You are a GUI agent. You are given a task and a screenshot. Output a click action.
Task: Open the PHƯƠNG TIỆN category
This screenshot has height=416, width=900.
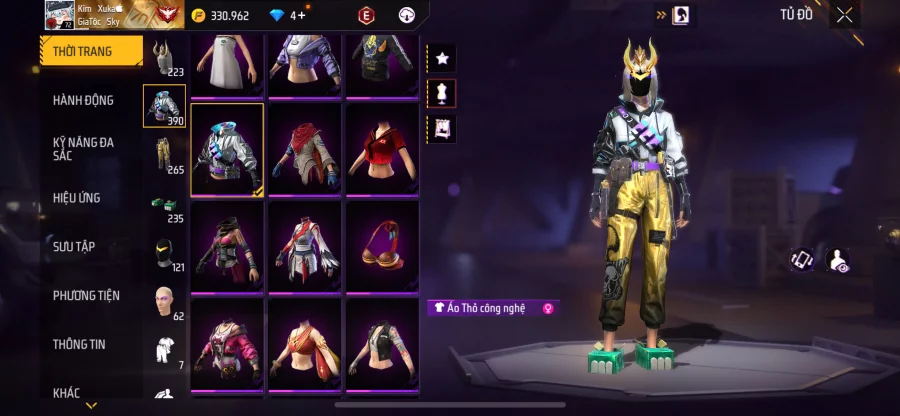pos(86,295)
